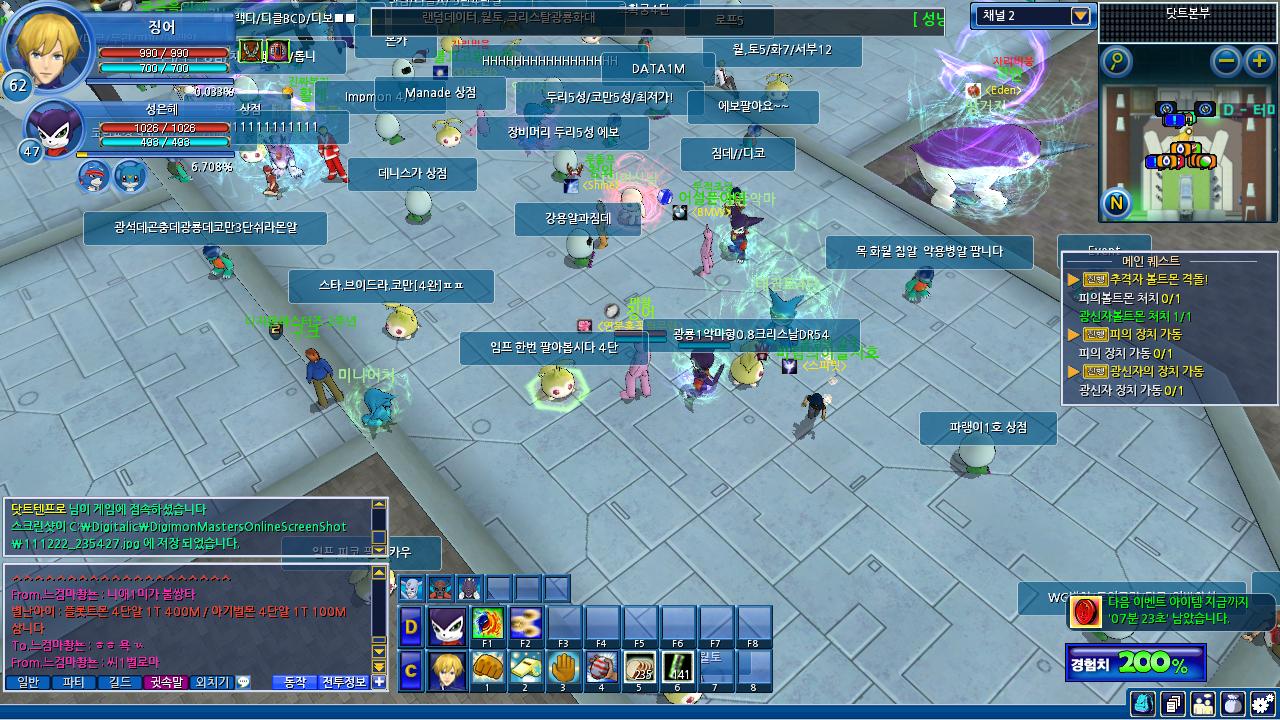This screenshot has width=1280, height=720.
Task: Open the minimap magnifying glass search
Action: point(1116,62)
